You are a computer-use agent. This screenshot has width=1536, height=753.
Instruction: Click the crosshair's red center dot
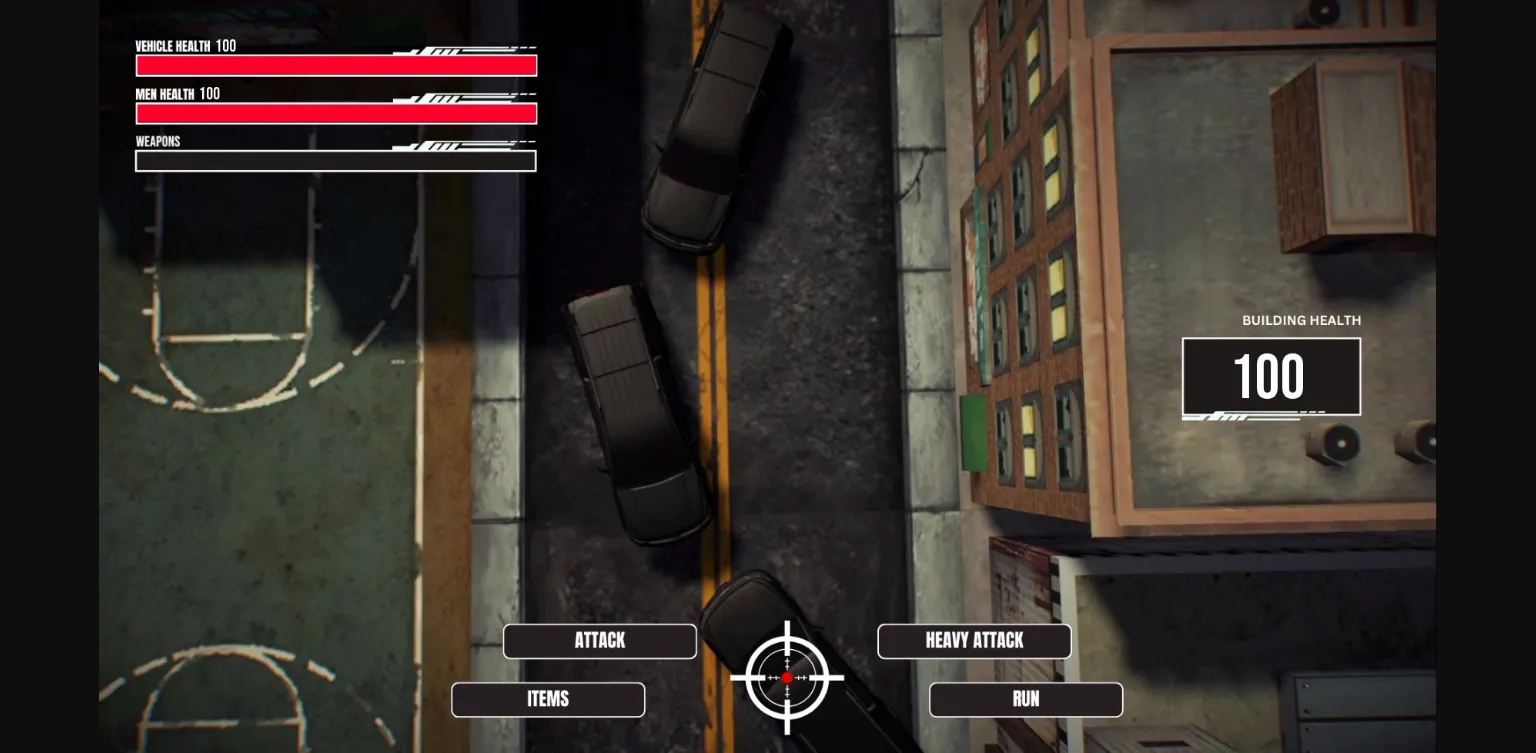[789, 677]
